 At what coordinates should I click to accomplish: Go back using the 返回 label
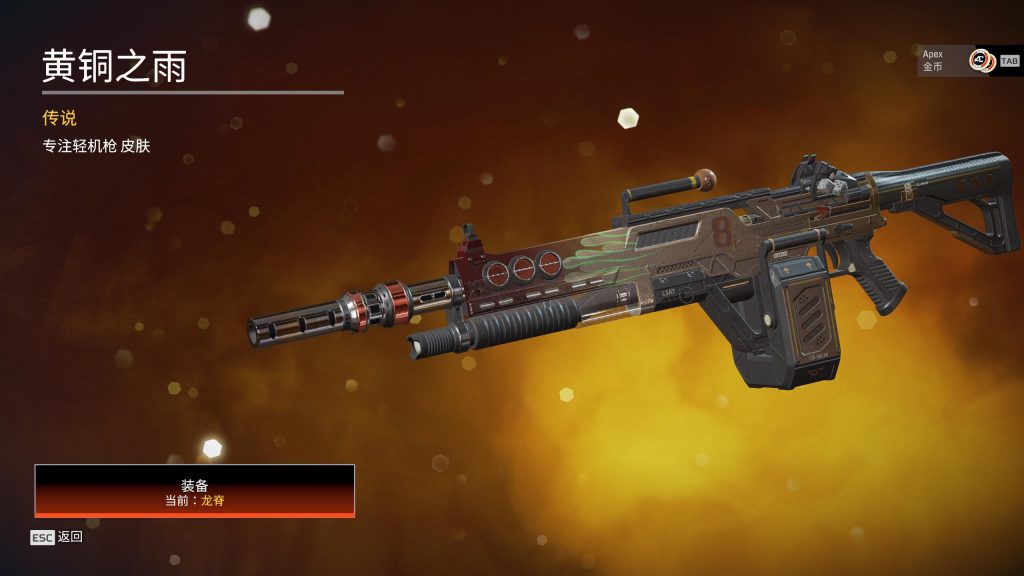pyautogui.click(x=70, y=537)
